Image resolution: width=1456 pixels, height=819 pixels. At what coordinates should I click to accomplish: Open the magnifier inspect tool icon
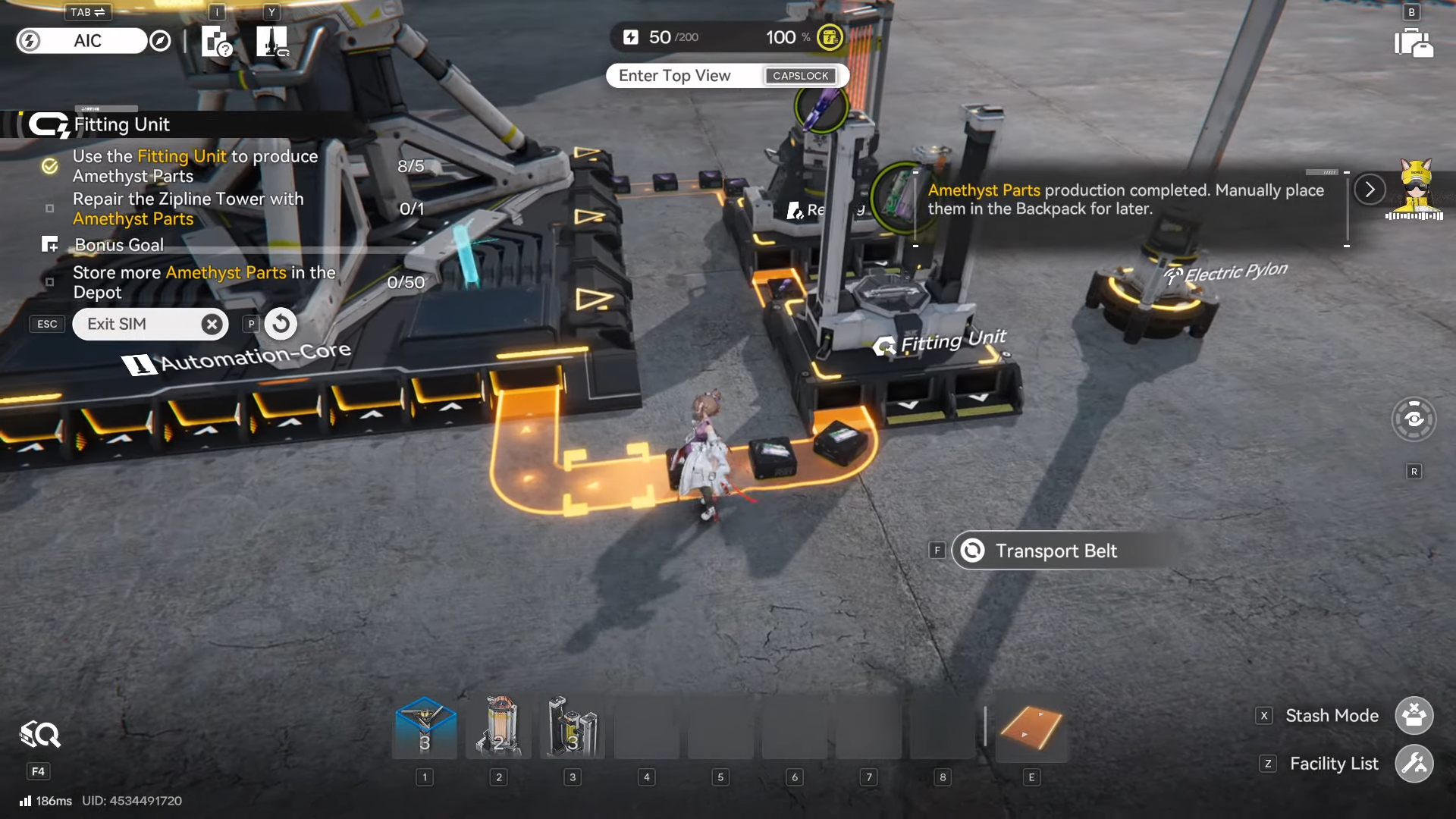pos(39,734)
